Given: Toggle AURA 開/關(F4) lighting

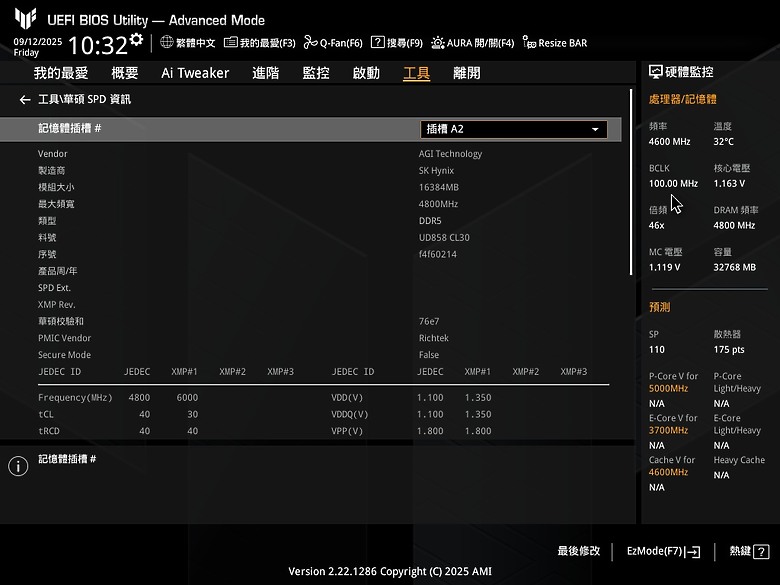Looking at the screenshot, I should pos(472,43).
